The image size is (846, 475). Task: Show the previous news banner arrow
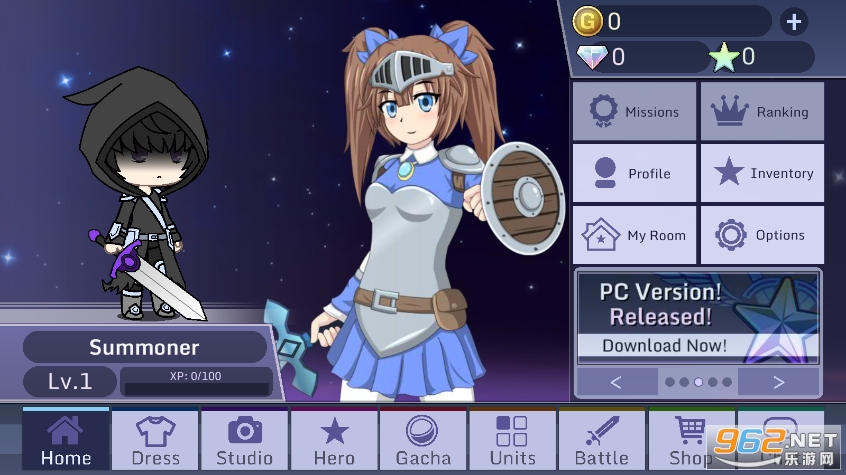[616, 382]
